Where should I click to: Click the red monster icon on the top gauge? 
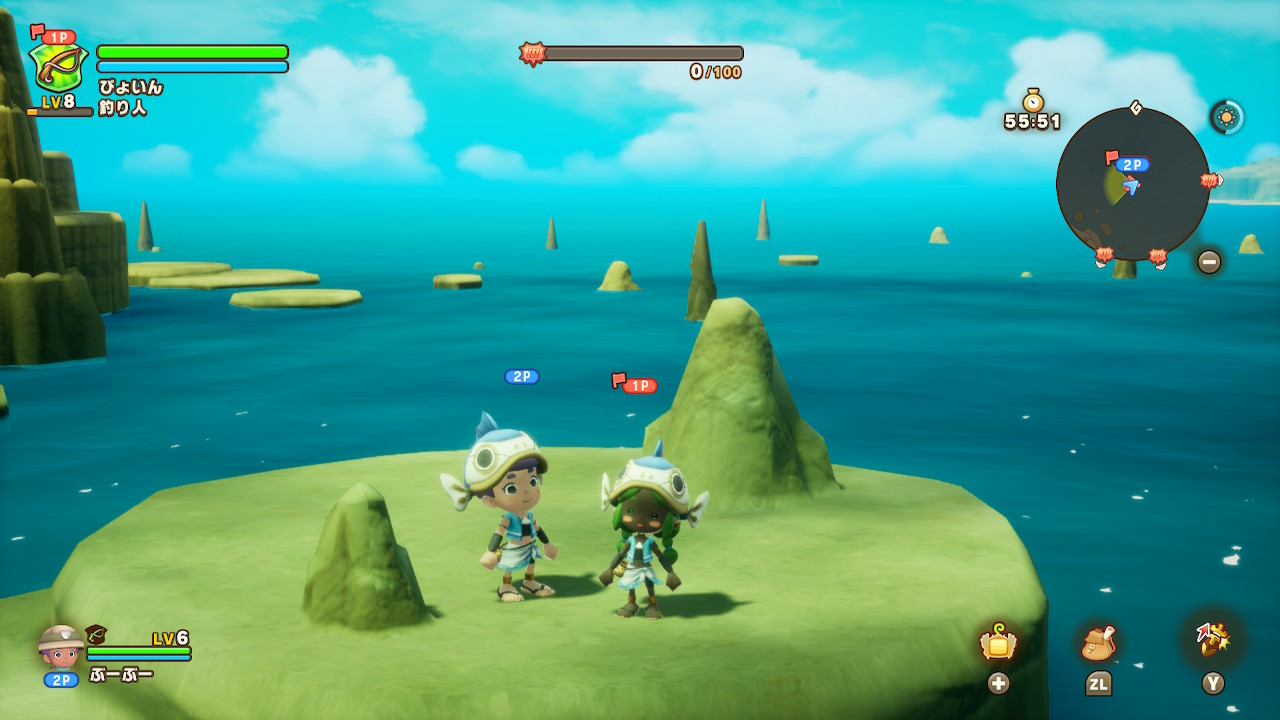(531, 53)
